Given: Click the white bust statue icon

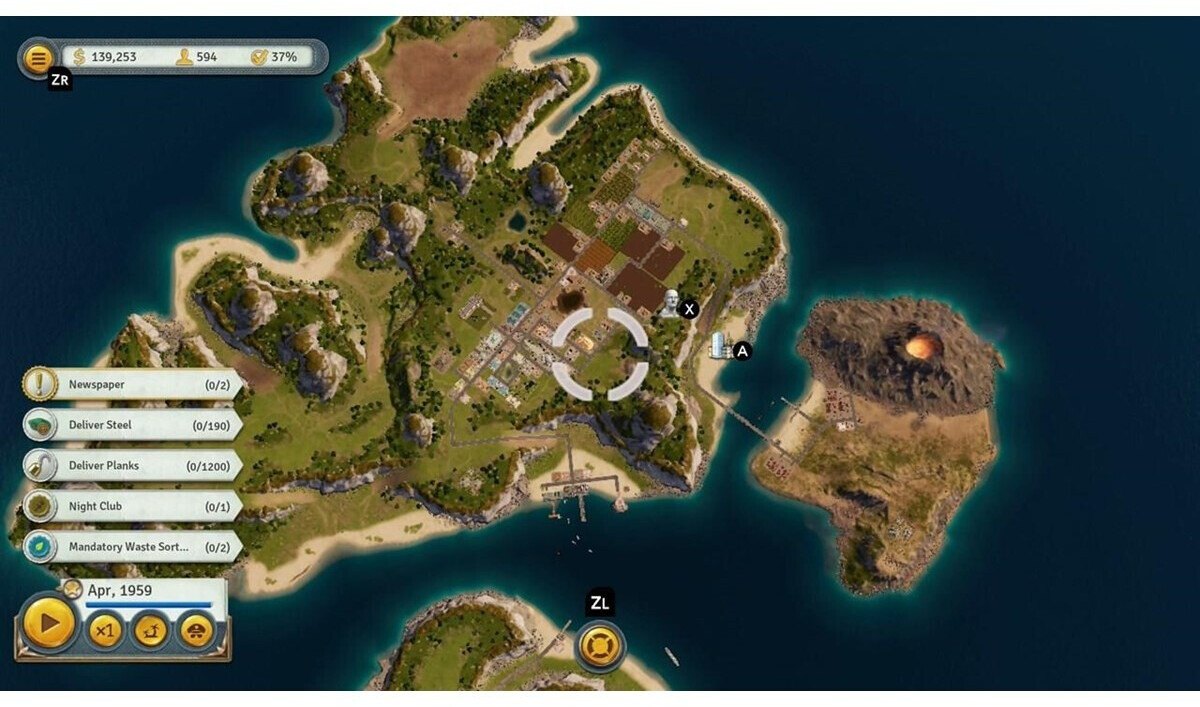Looking at the screenshot, I should (x=670, y=303).
